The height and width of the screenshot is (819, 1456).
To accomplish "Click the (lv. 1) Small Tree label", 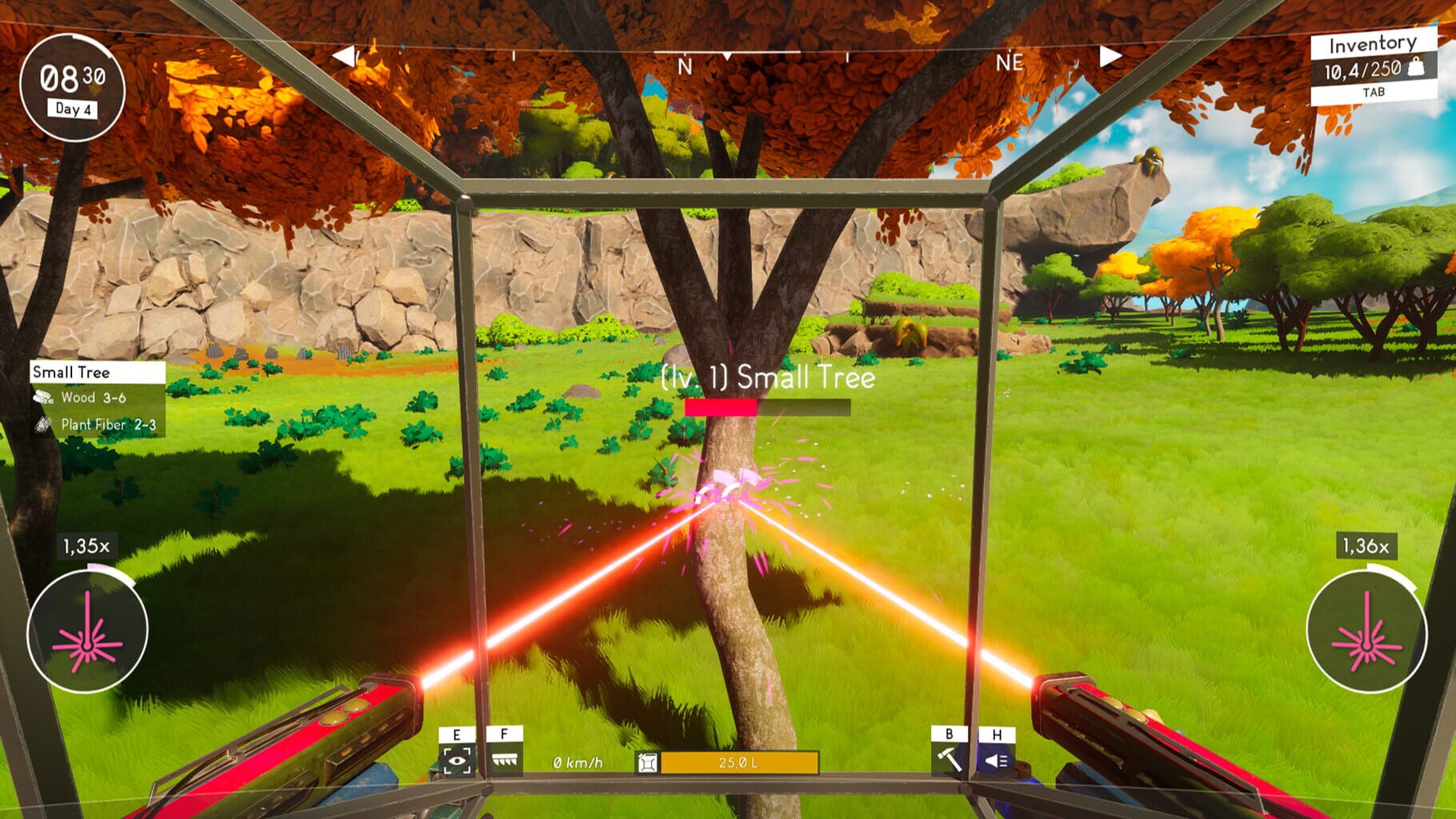I will tap(766, 378).
